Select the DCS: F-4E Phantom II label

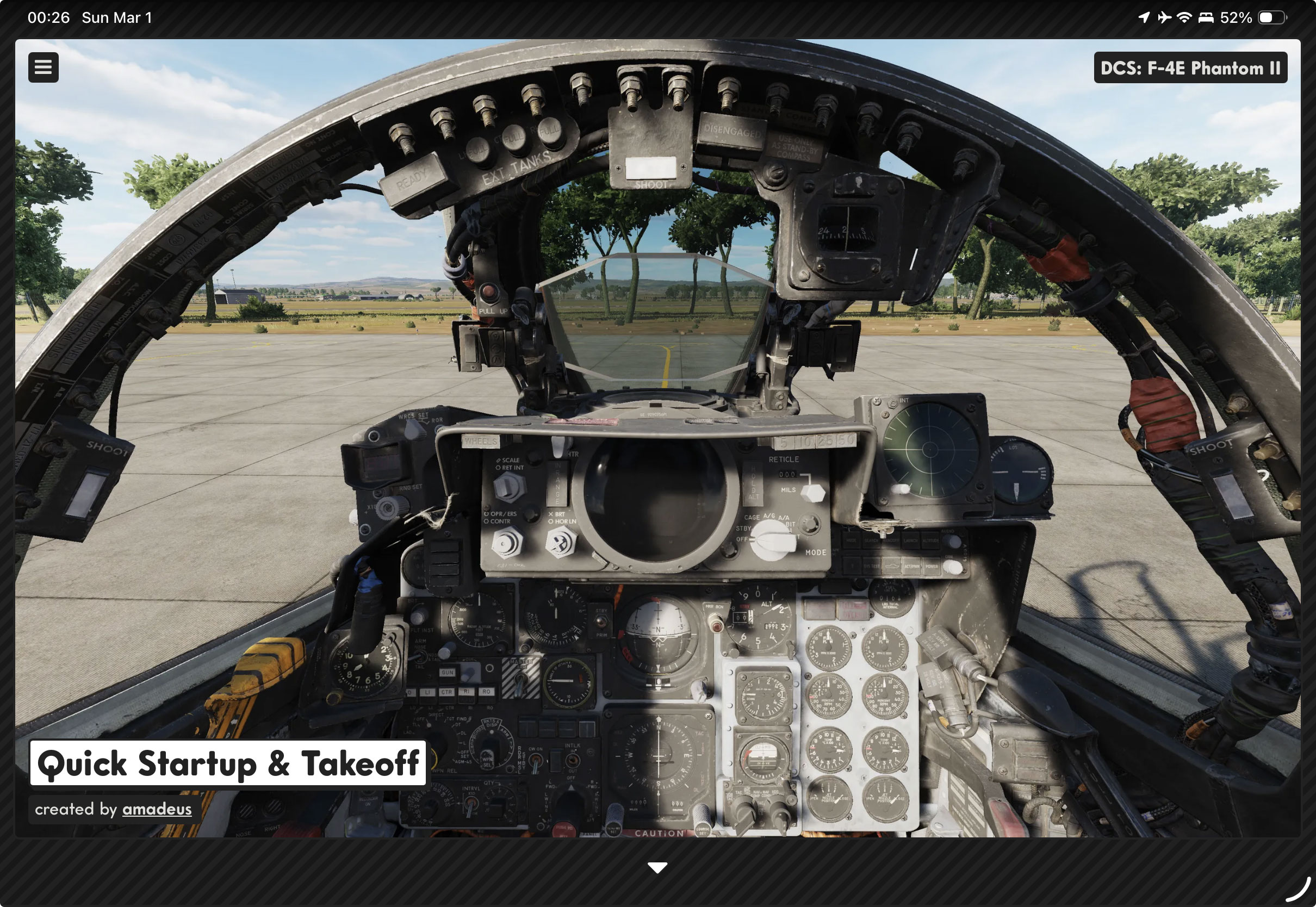1190,68
